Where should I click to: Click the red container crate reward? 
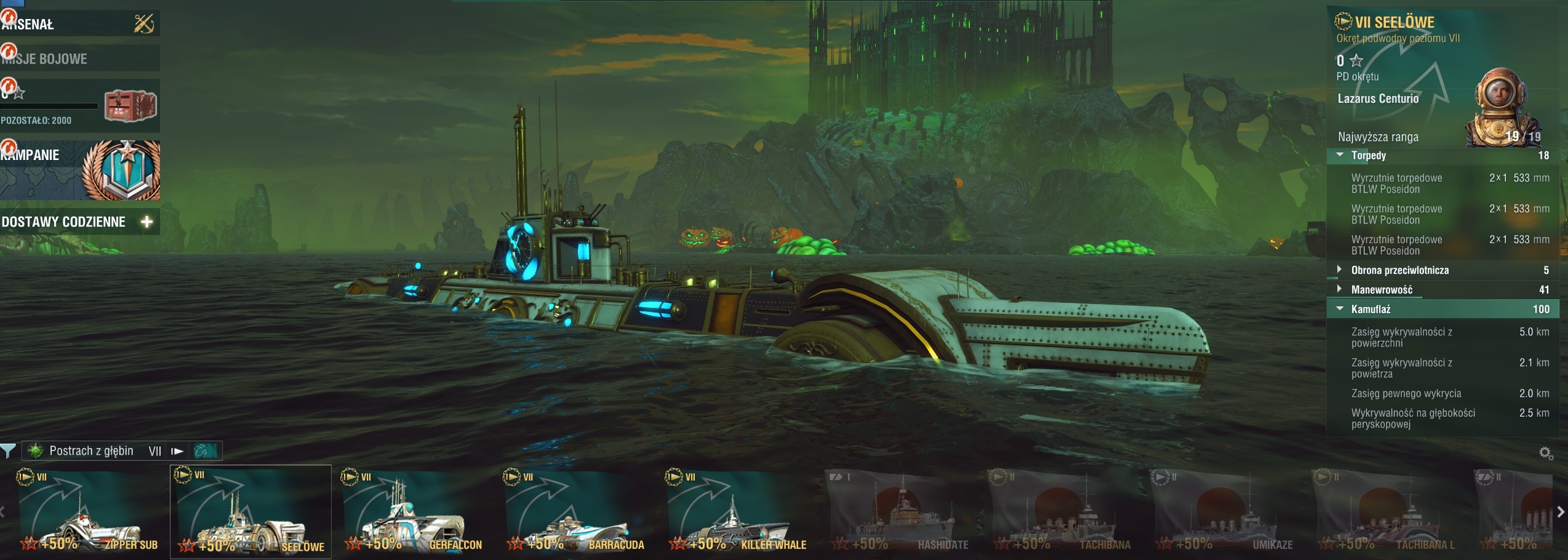[x=130, y=105]
